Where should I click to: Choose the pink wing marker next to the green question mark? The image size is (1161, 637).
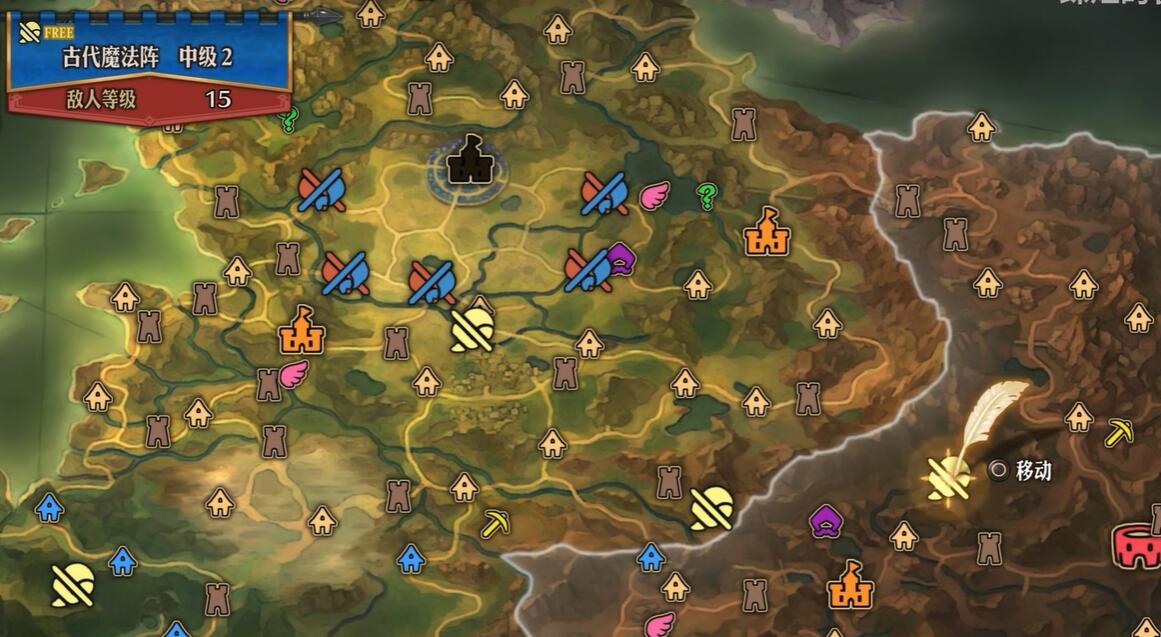click(x=654, y=195)
